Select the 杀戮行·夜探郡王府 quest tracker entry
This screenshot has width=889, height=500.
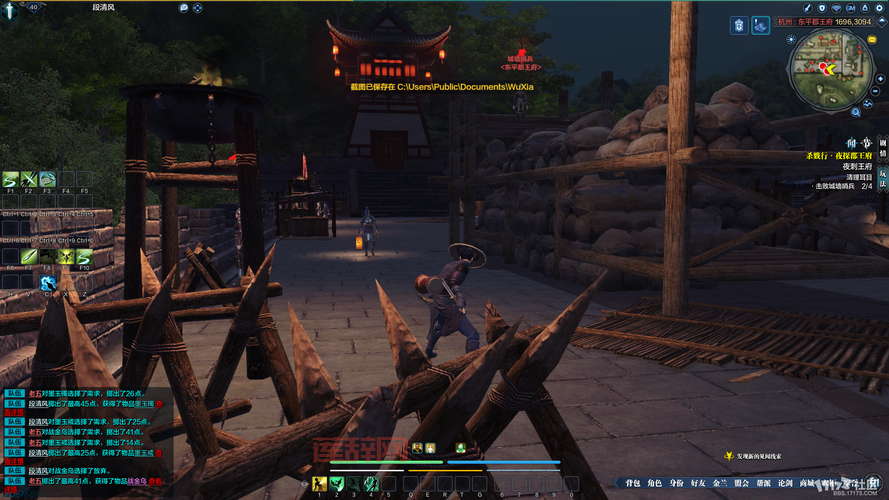click(840, 156)
